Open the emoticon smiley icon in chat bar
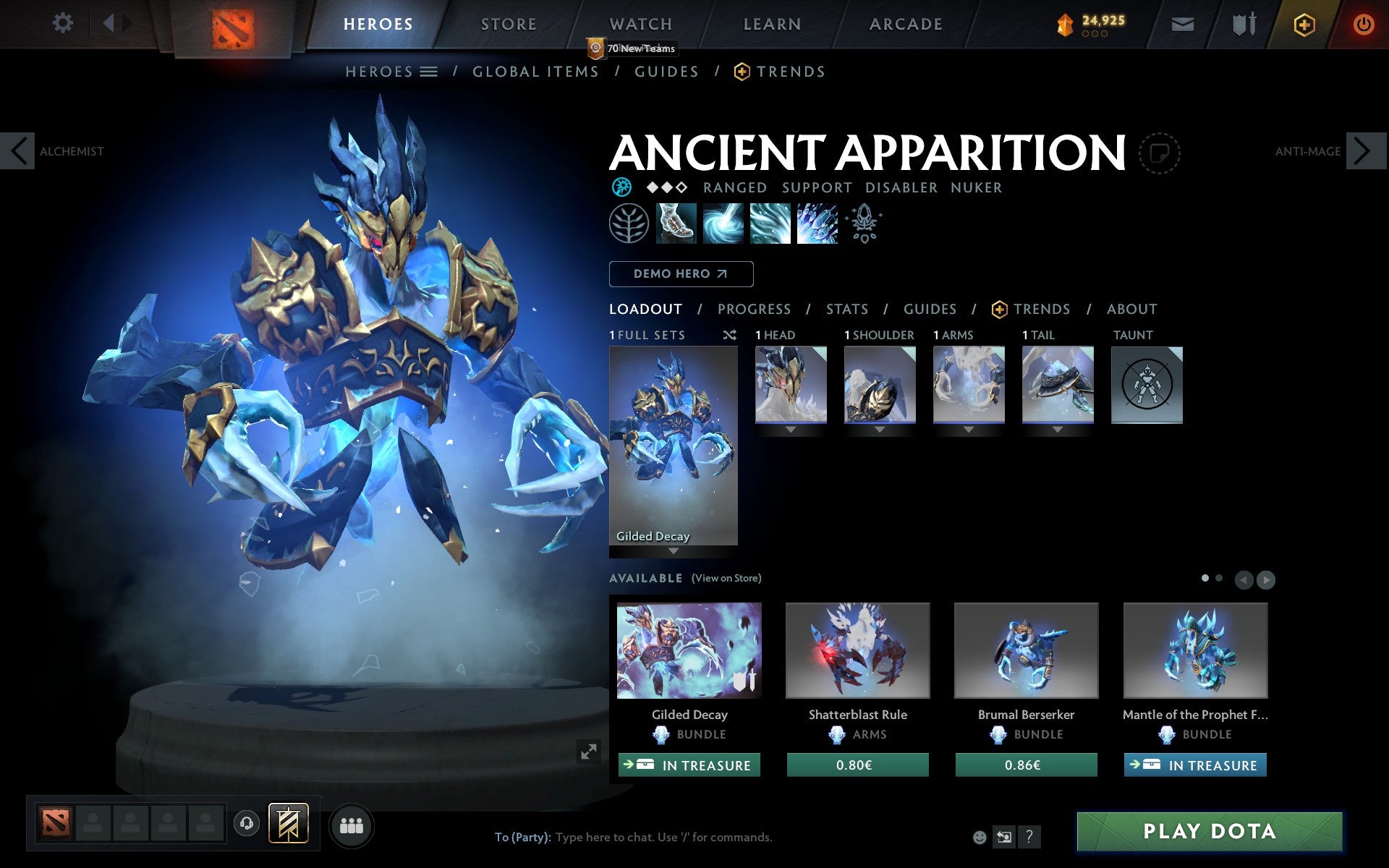Screen dimensions: 1389x868 (981, 837)
